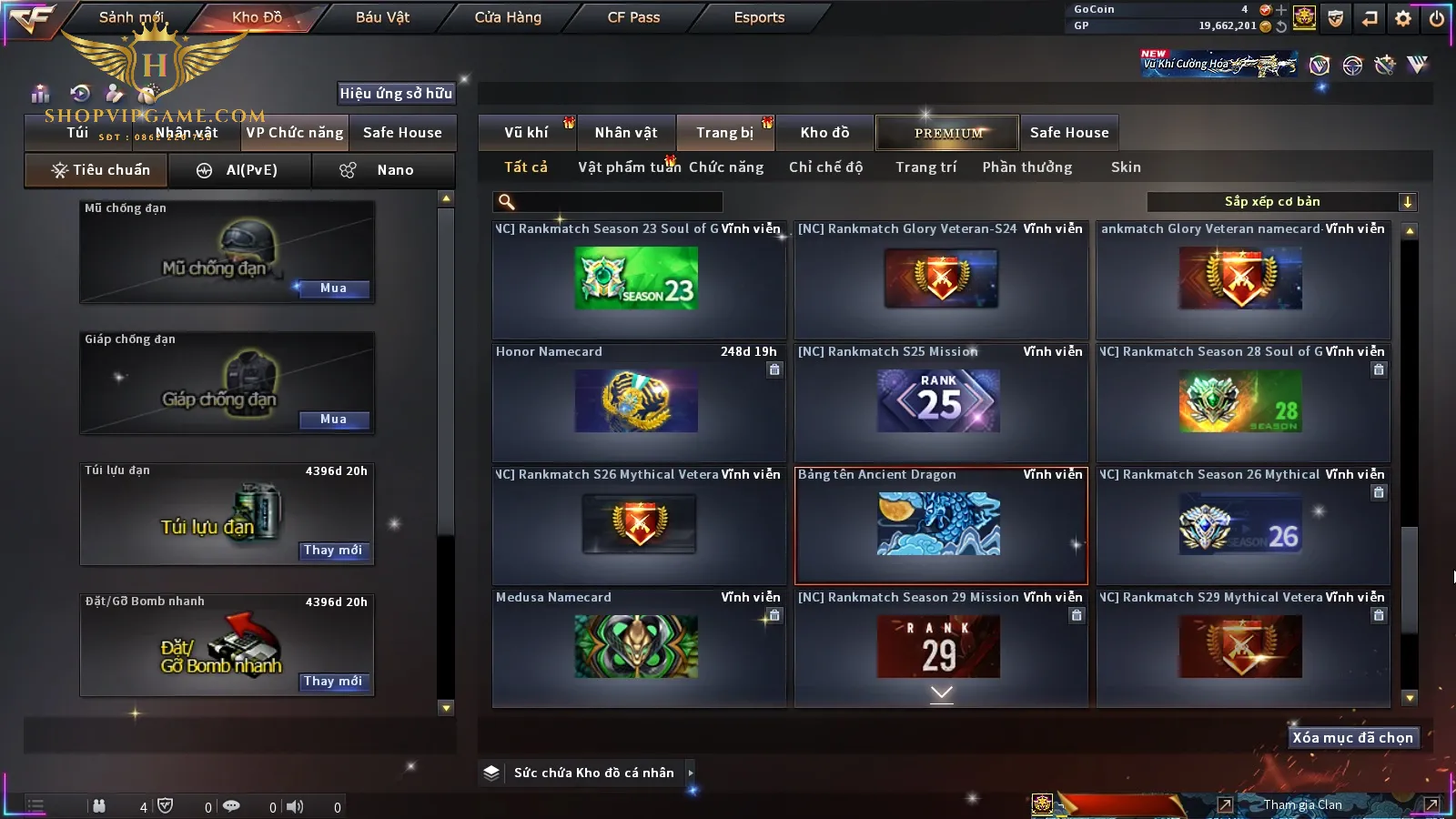Renew the Túi lựu đạn item

pyautogui.click(x=333, y=551)
